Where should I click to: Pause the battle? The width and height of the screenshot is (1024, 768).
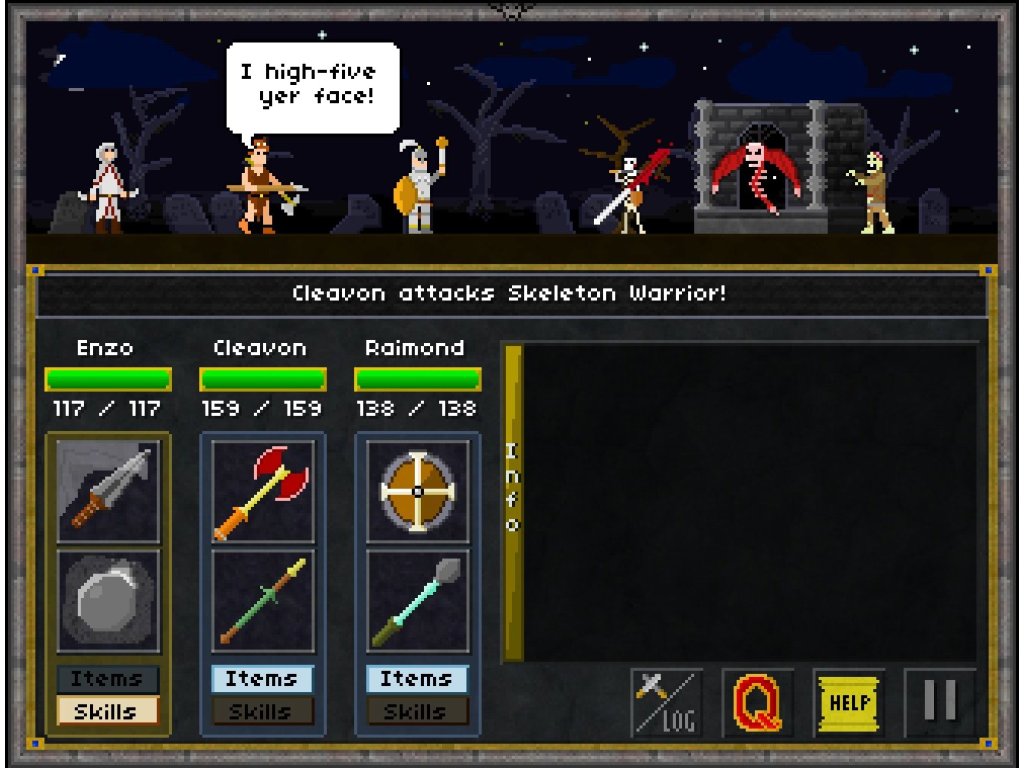940,702
